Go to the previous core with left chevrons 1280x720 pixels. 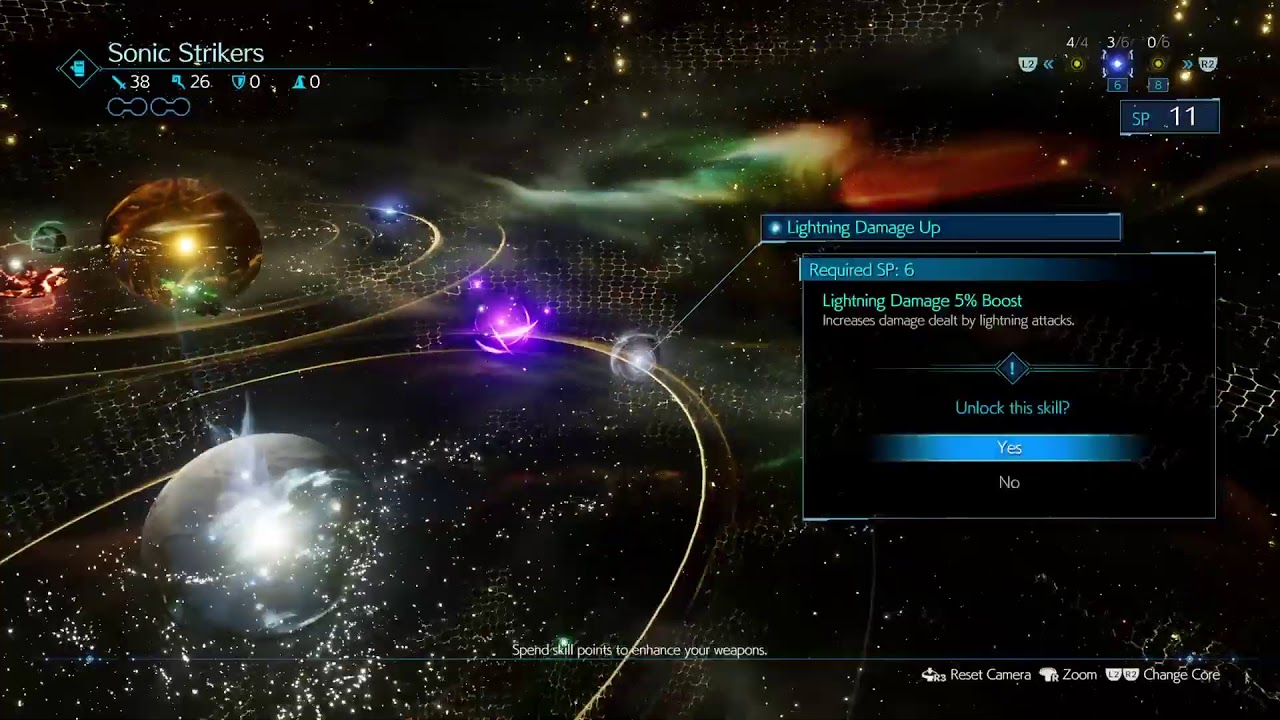click(1048, 65)
